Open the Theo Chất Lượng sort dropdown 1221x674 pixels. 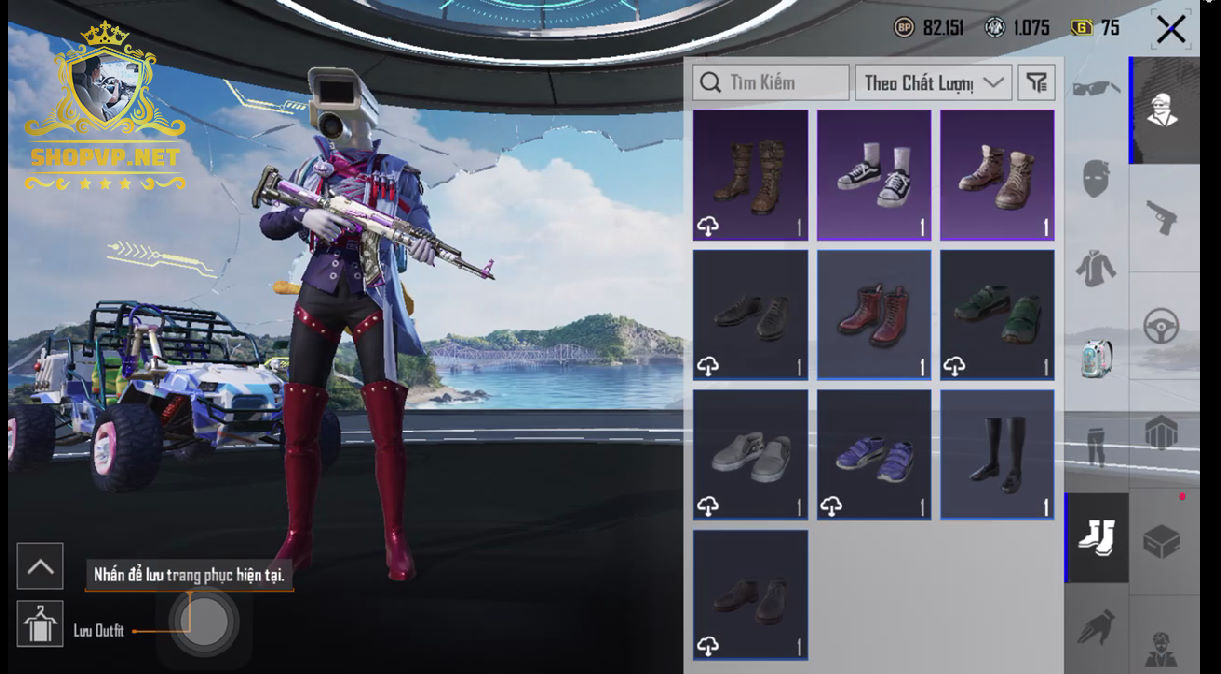pos(933,83)
